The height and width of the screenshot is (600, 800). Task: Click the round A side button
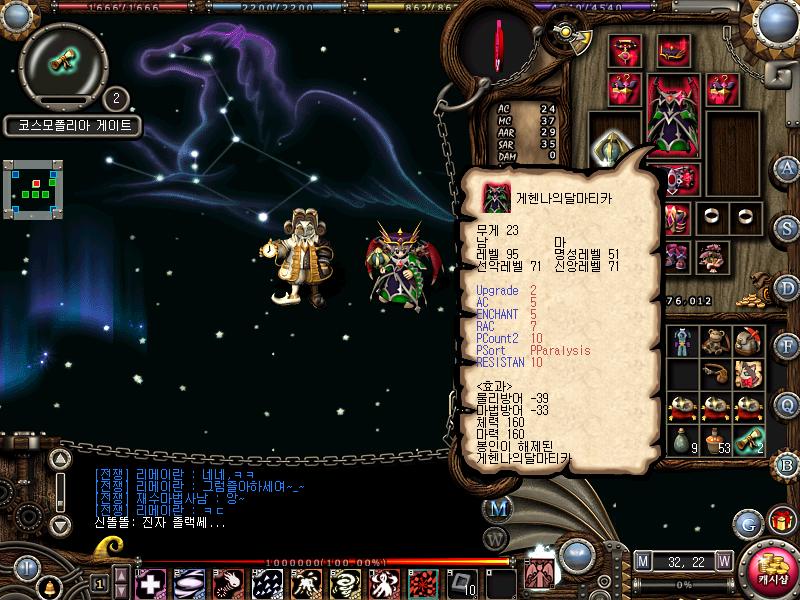pyautogui.click(x=787, y=167)
